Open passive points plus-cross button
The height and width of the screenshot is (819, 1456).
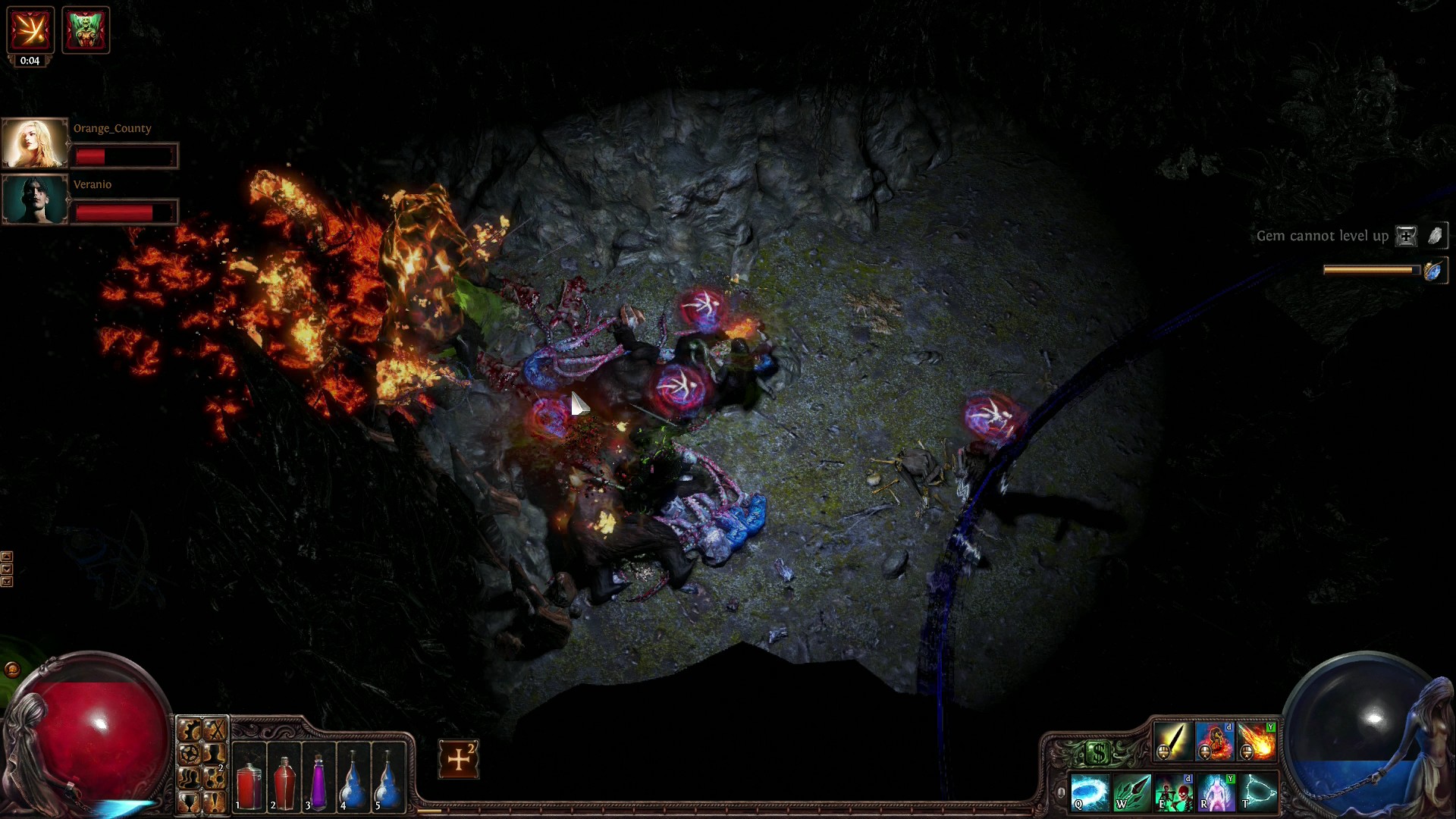(x=459, y=759)
